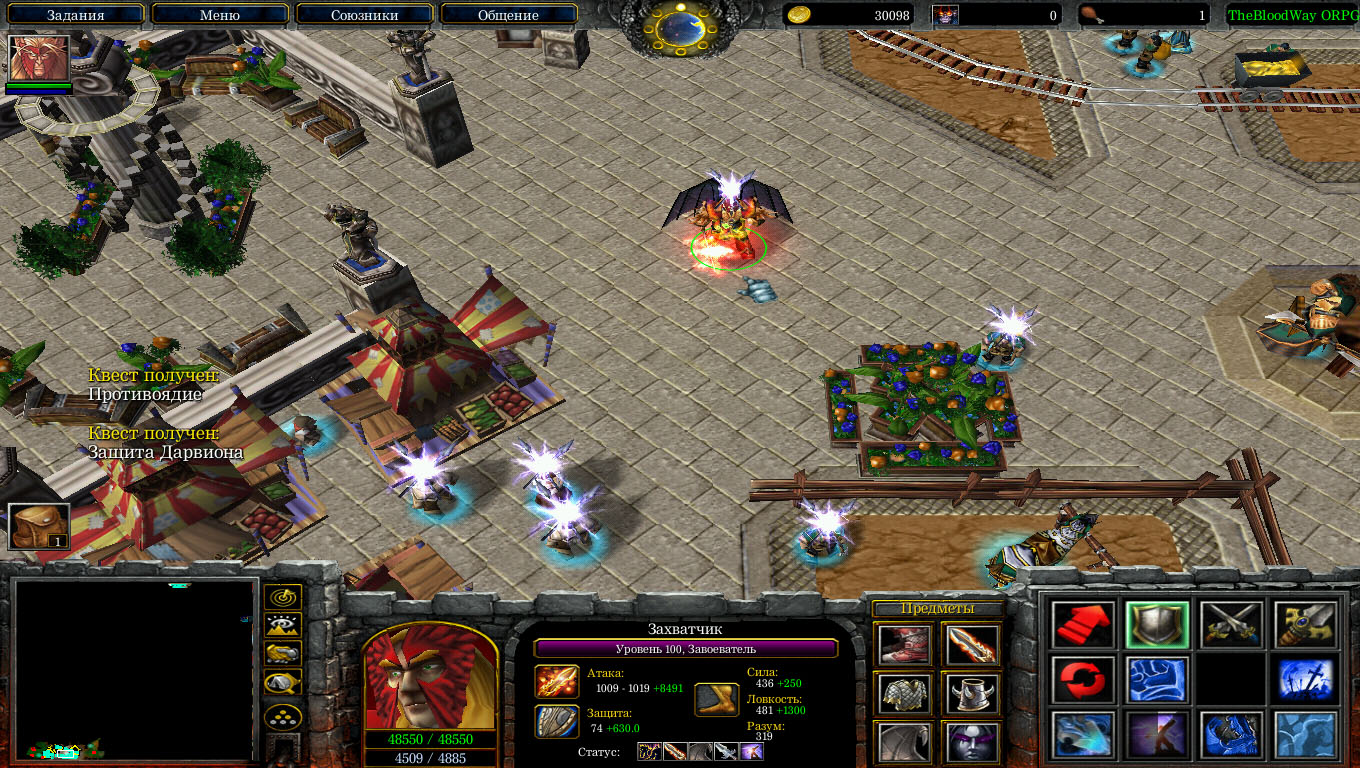The image size is (1360, 768).
Task: Toggle the formation movement button
Action: click(283, 716)
